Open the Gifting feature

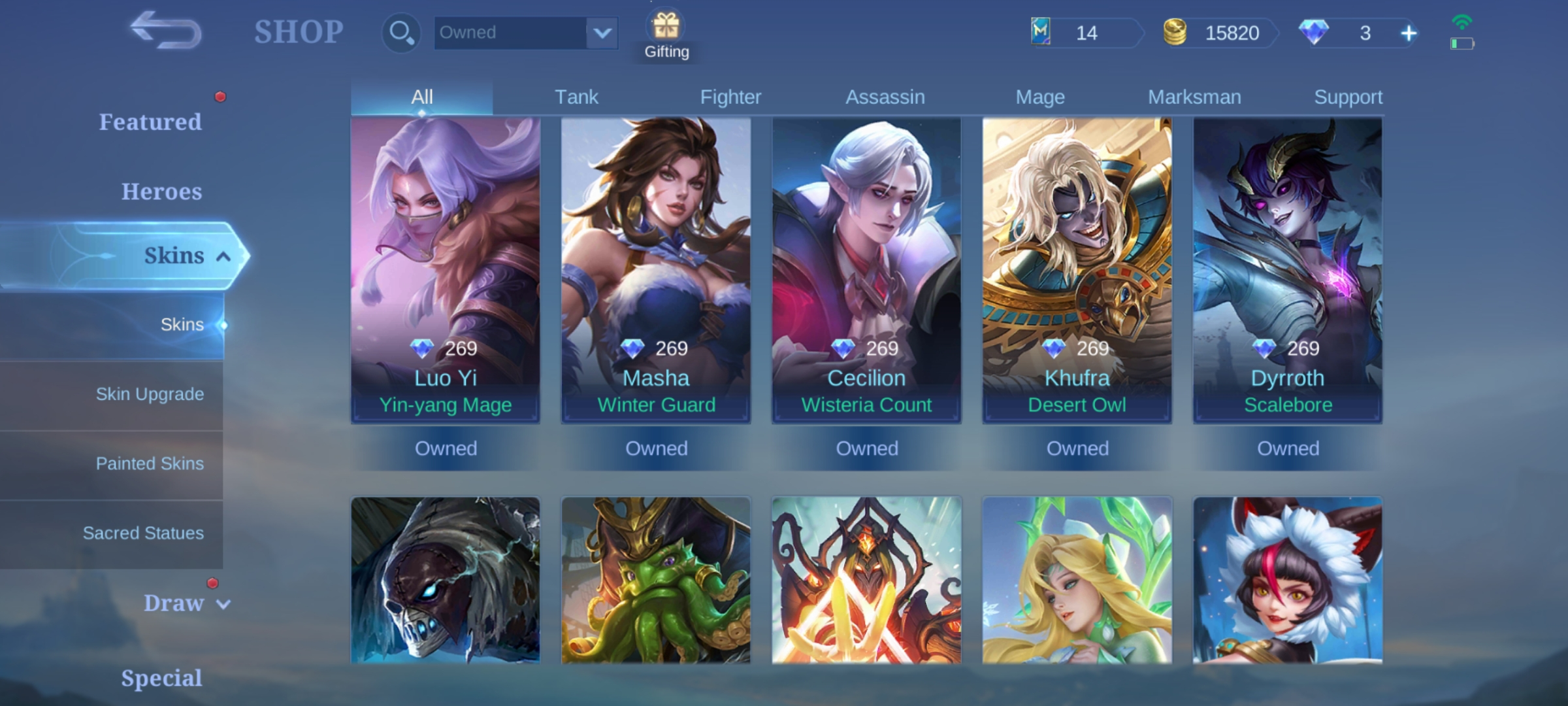click(665, 29)
